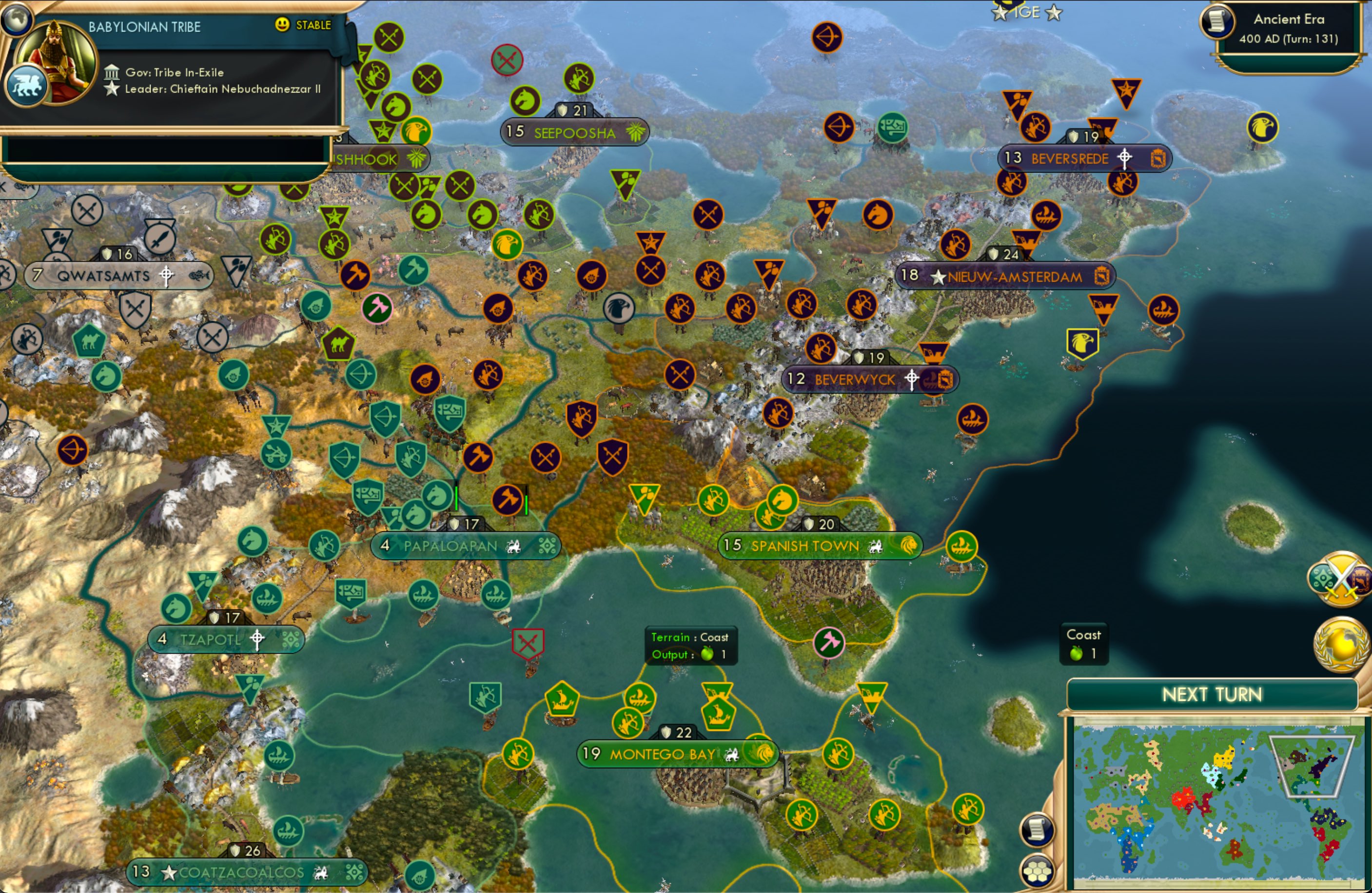Click Chieftain Nebuchadnezzar II's portrait

(58, 62)
